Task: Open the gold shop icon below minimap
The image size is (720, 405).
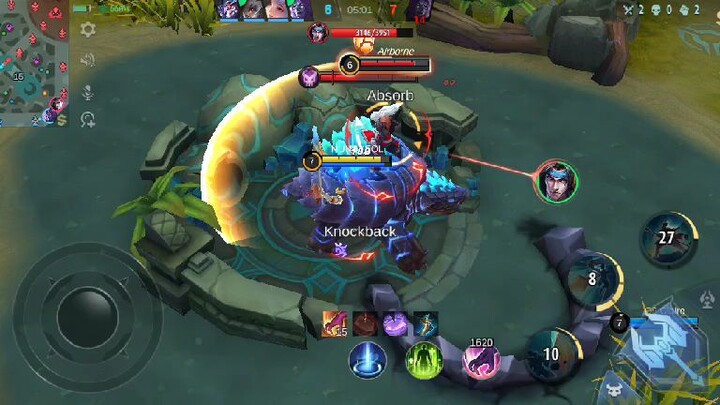Action: pyautogui.click(x=62, y=120)
